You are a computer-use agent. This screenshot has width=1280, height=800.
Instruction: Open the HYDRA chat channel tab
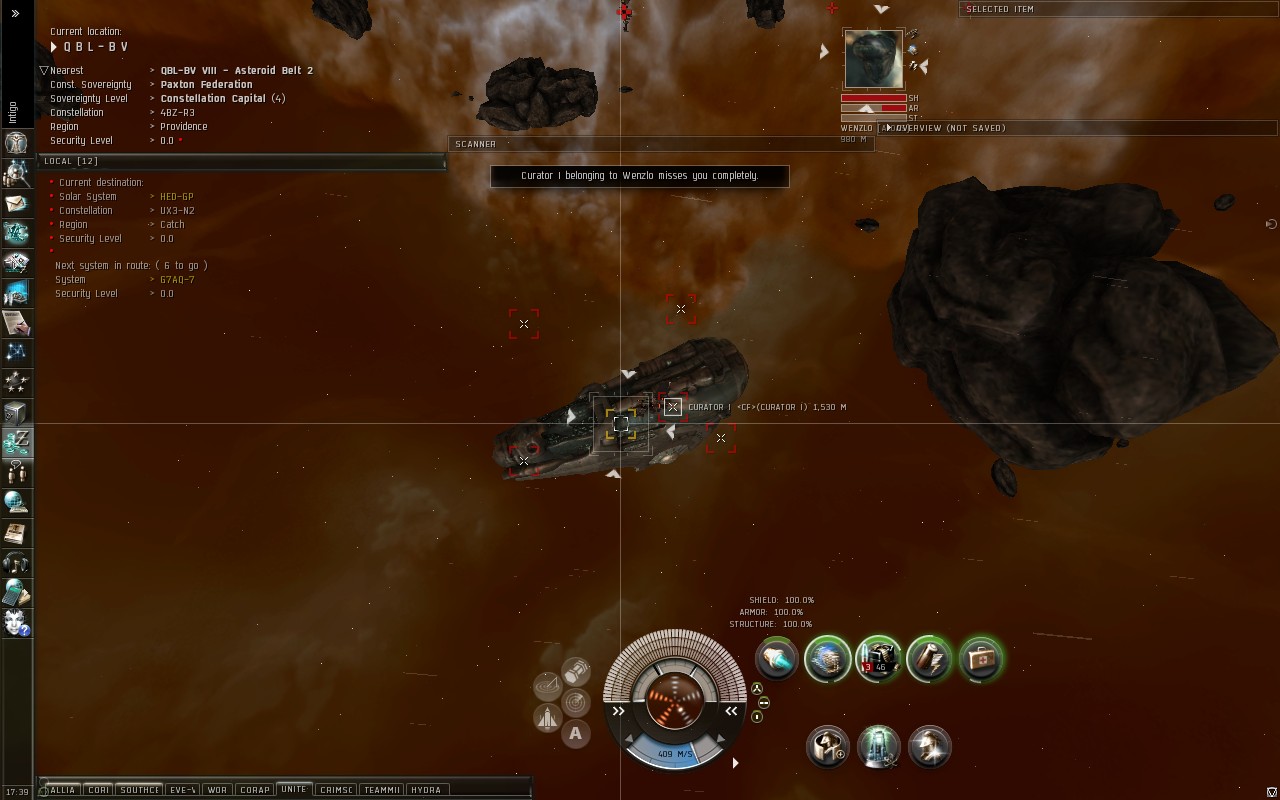426,790
